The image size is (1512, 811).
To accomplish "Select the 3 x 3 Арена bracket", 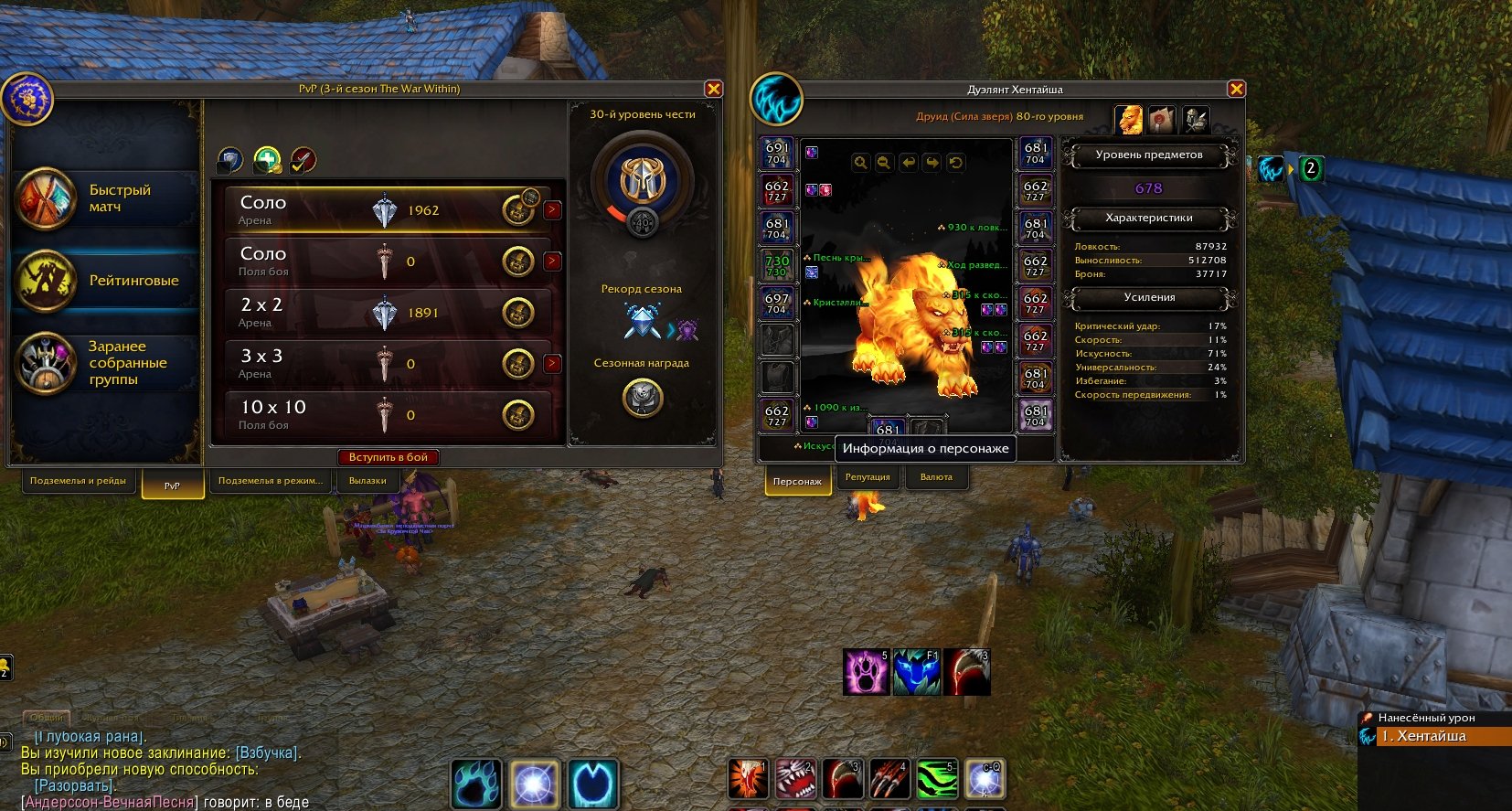I will 384,364.
